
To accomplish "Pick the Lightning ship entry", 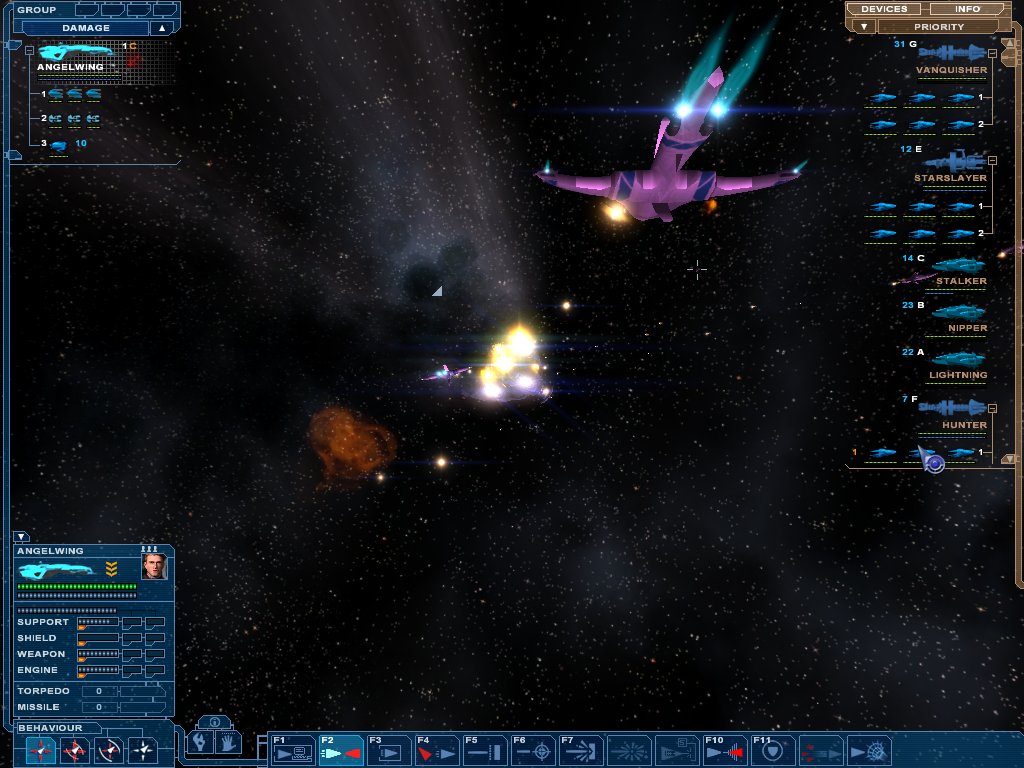I will pyautogui.click(x=957, y=360).
